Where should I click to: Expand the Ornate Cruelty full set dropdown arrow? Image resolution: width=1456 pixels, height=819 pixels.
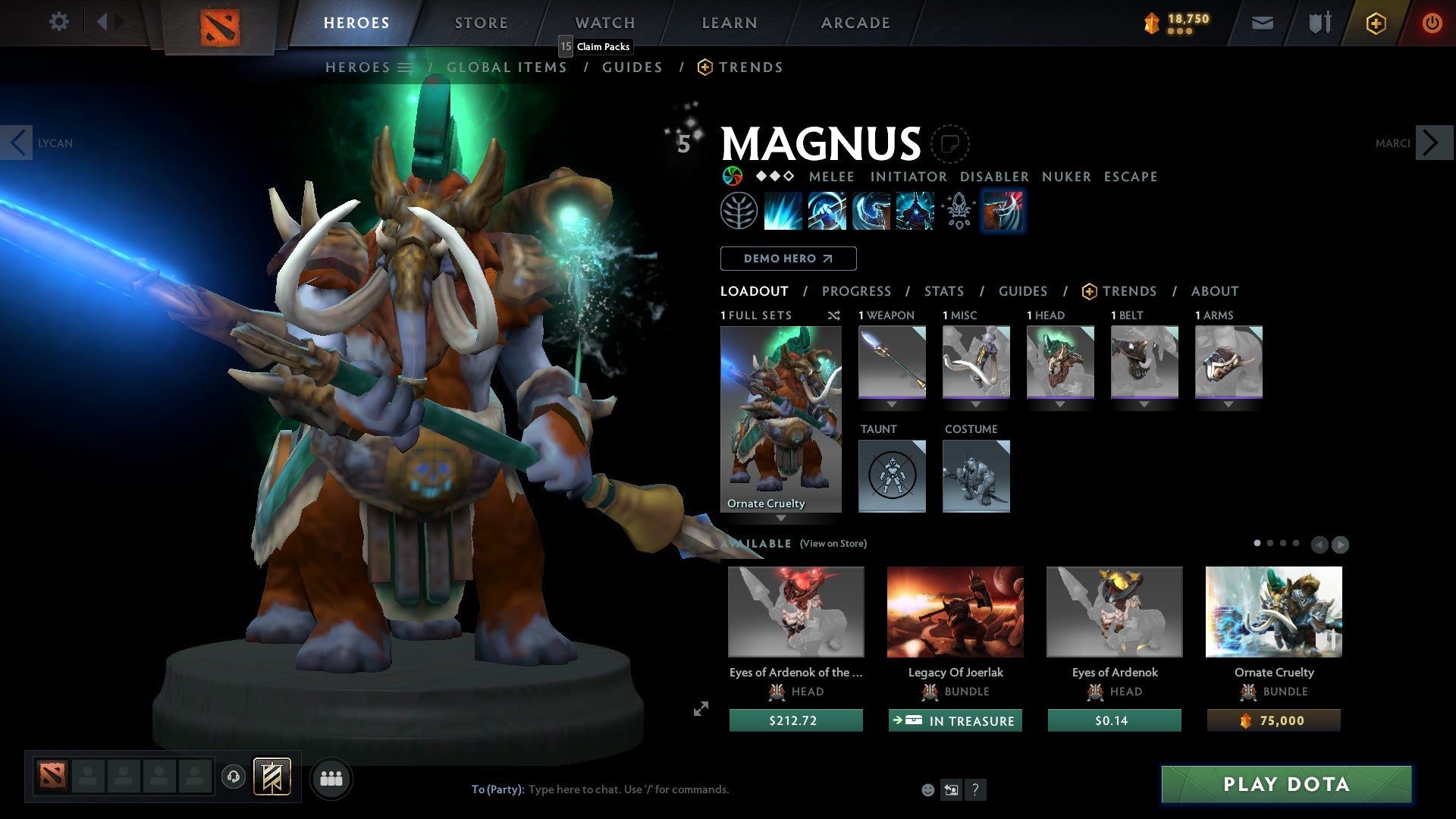tap(781, 519)
